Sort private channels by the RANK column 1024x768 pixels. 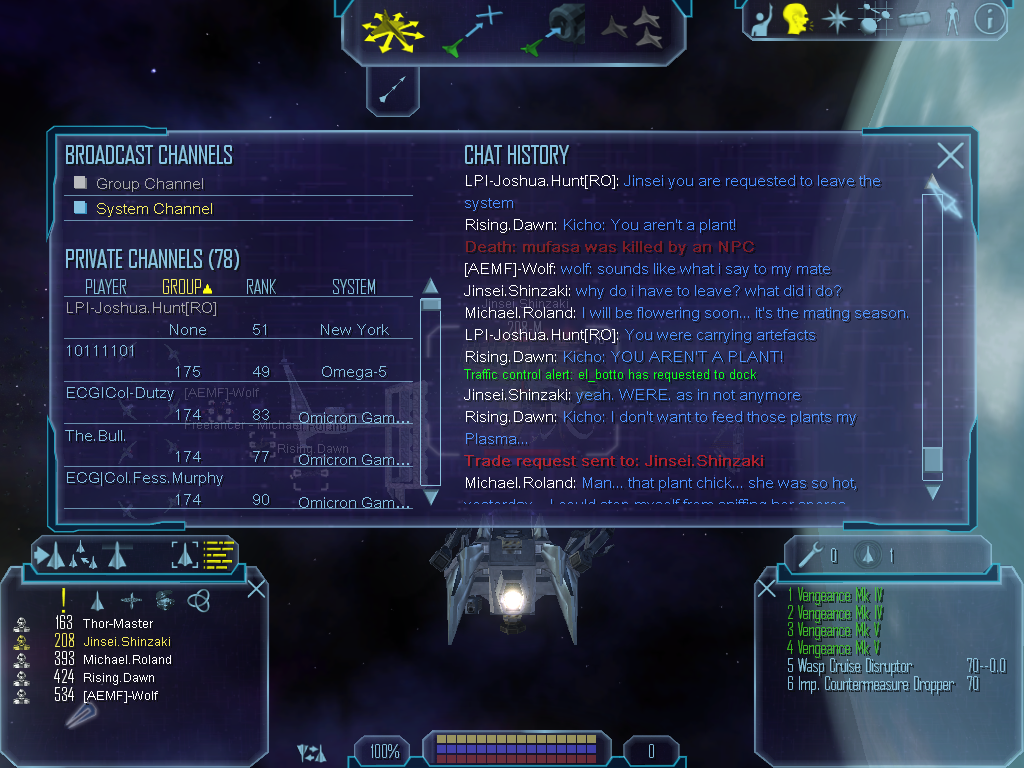coord(261,287)
